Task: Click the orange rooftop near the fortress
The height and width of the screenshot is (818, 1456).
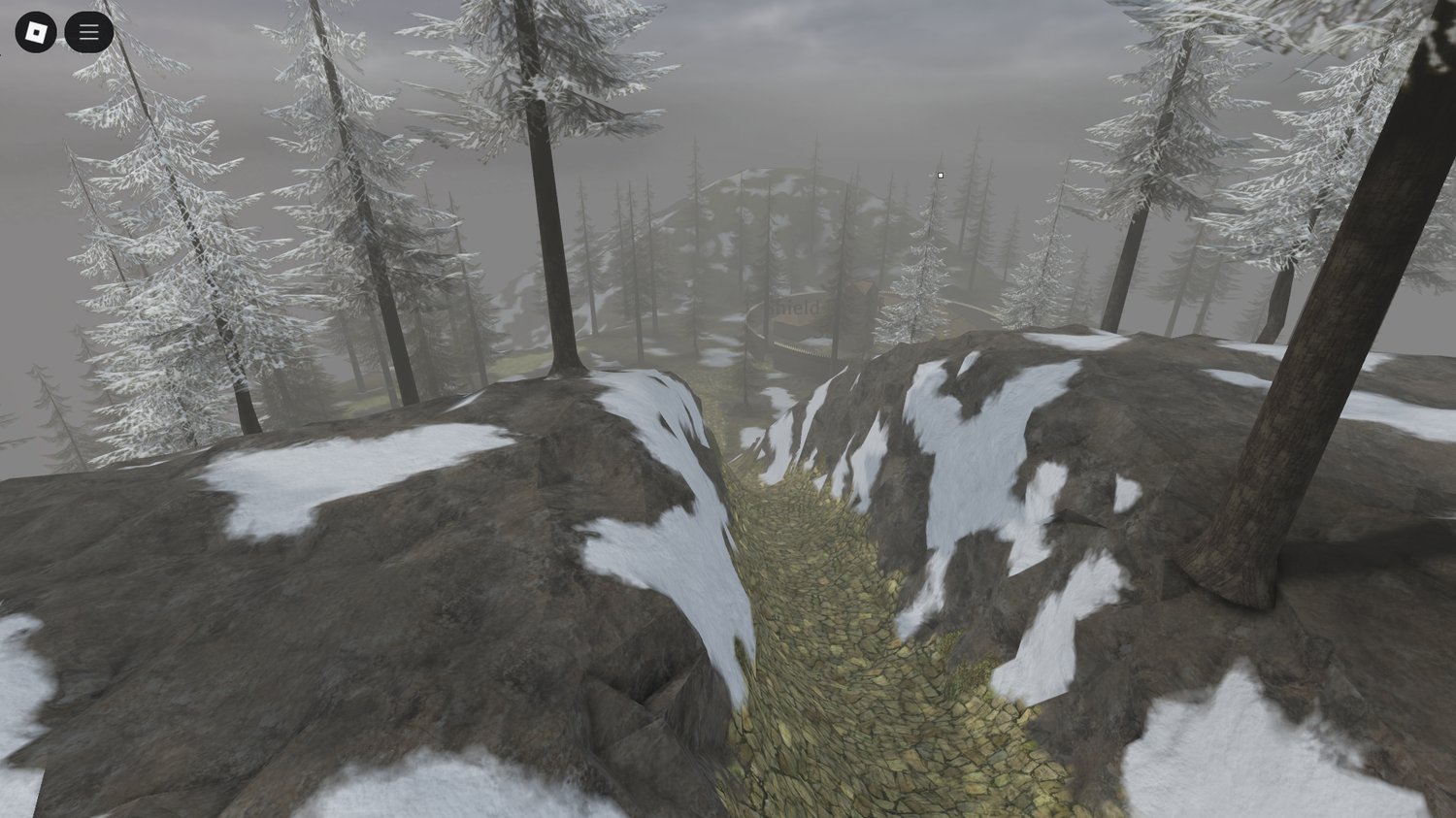Action: click(x=859, y=287)
